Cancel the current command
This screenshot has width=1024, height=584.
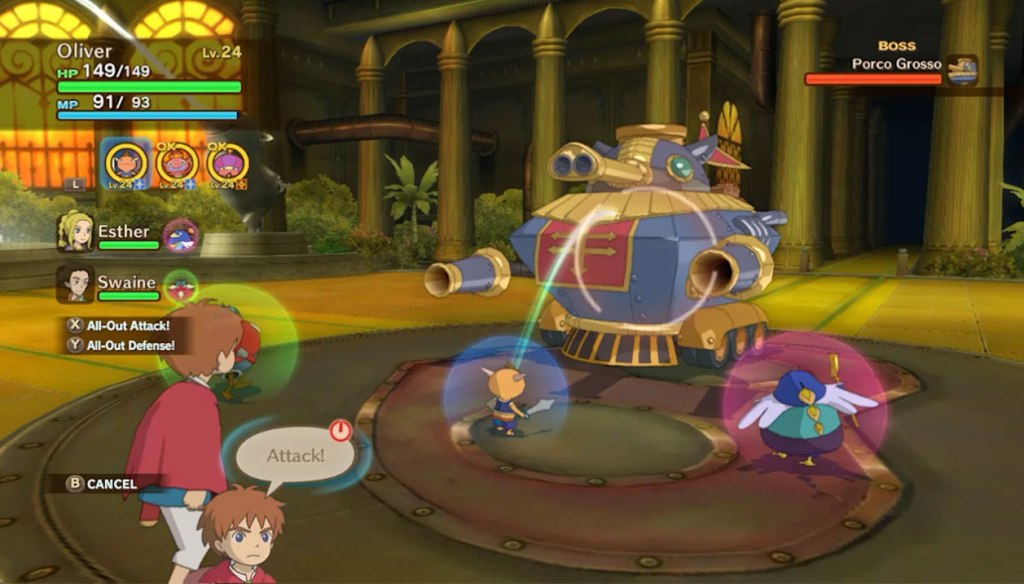pyautogui.click(x=102, y=484)
